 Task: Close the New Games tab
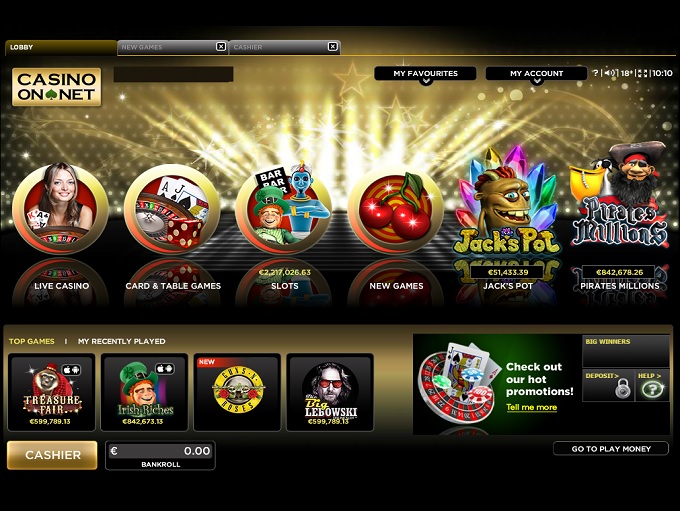(221, 47)
